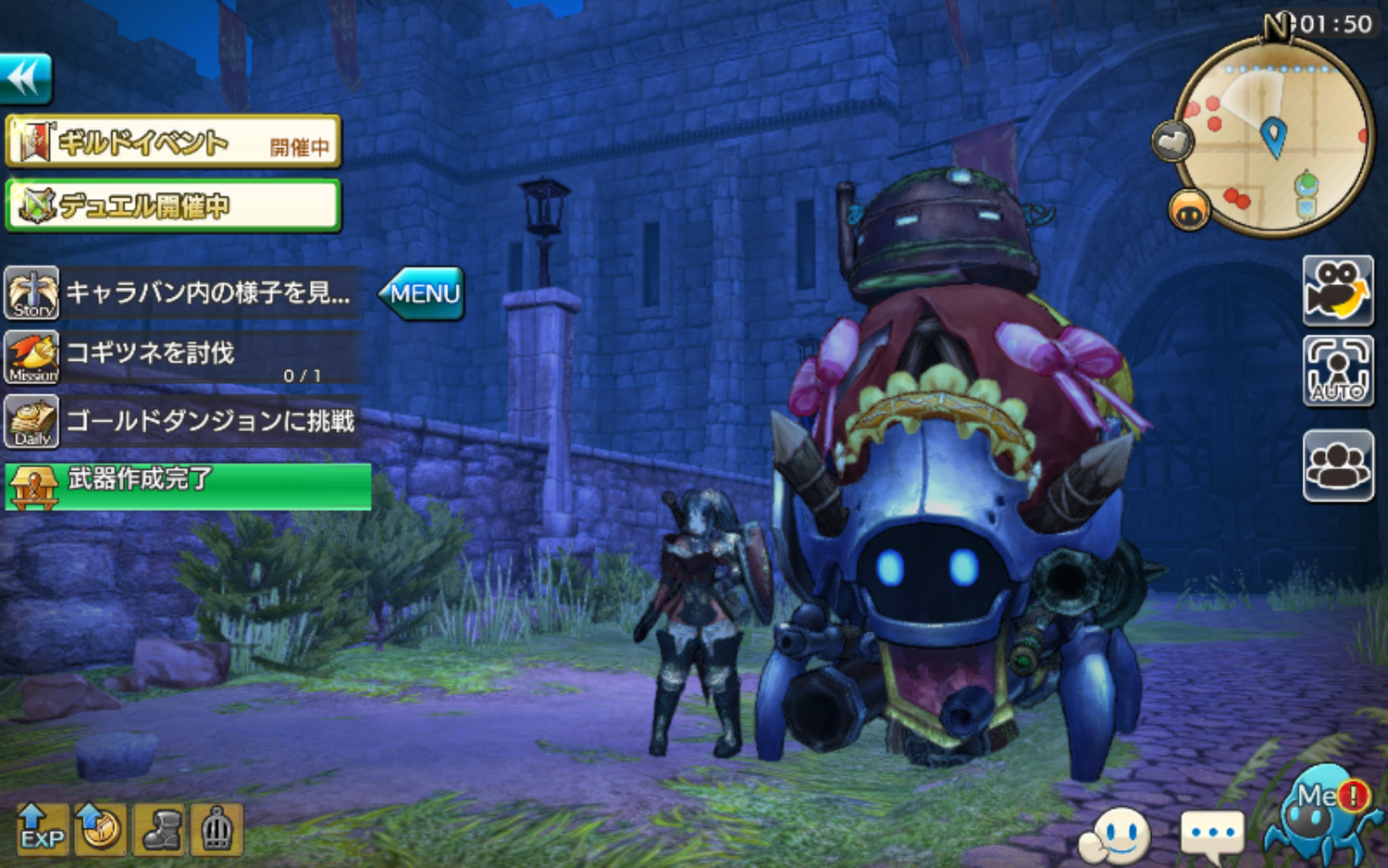
Task: Select the Story quest about the caravan
Action: tap(183, 293)
